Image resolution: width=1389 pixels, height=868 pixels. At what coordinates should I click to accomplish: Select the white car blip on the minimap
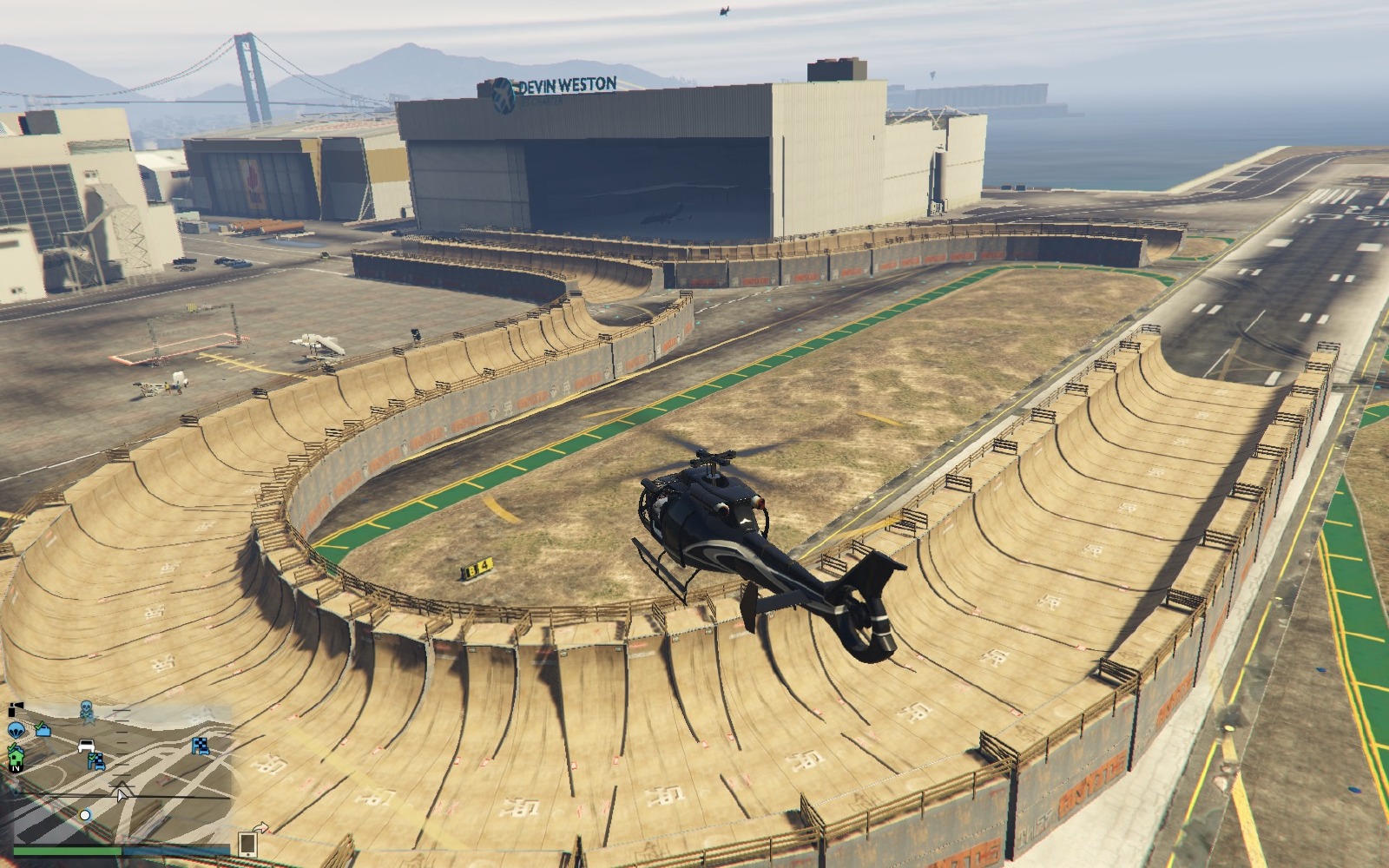pos(86,745)
